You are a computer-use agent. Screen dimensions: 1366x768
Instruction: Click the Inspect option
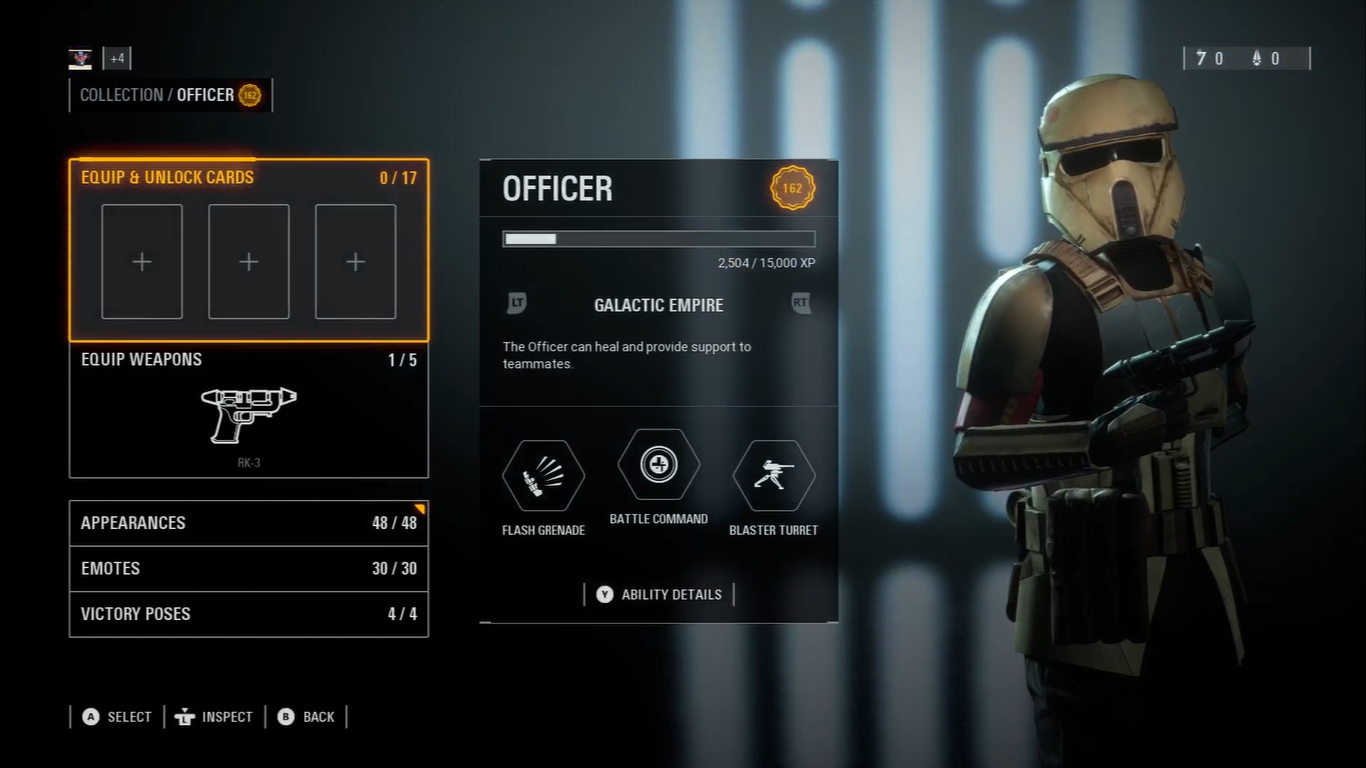[x=214, y=716]
